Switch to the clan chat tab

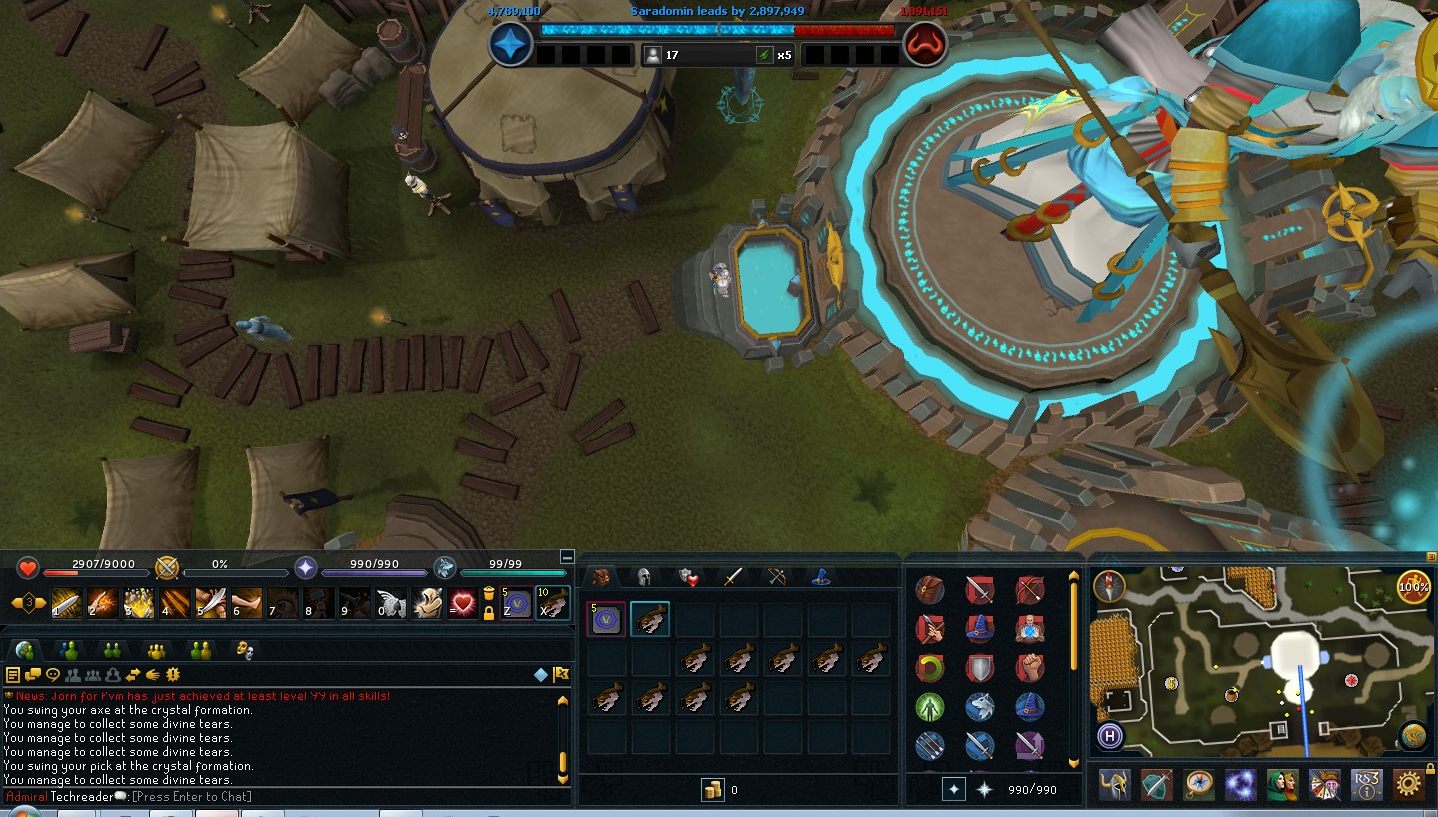155,650
